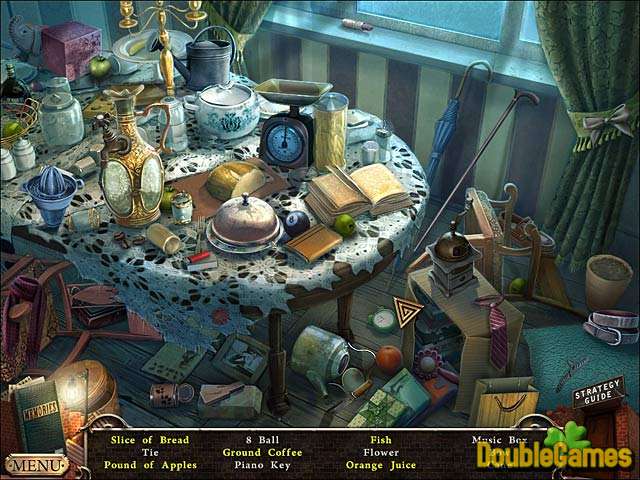Open the Memories journal book
The image size is (640, 480).
pos(40,415)
